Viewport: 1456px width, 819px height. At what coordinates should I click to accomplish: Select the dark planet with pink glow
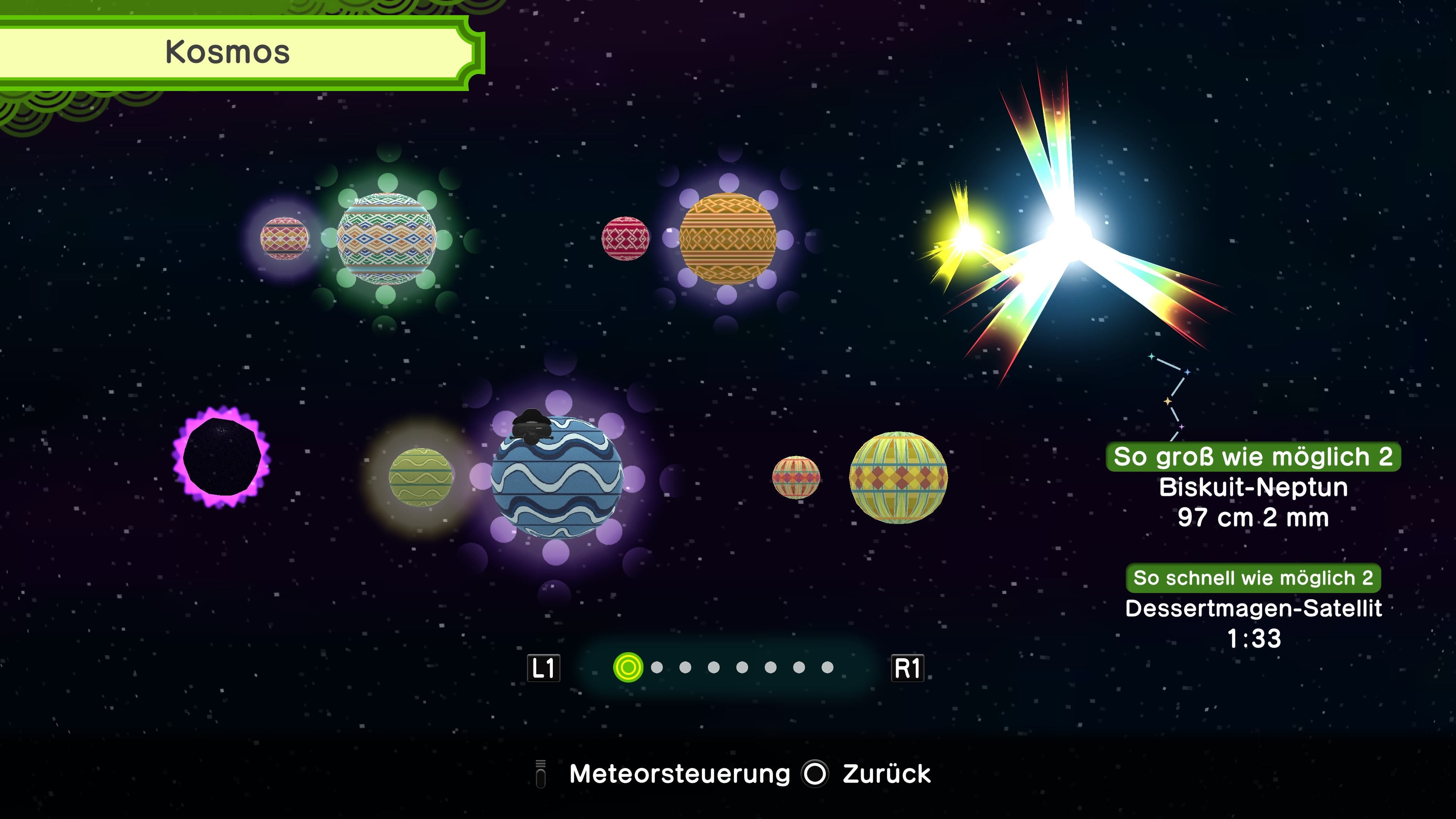tap(222, 457)
